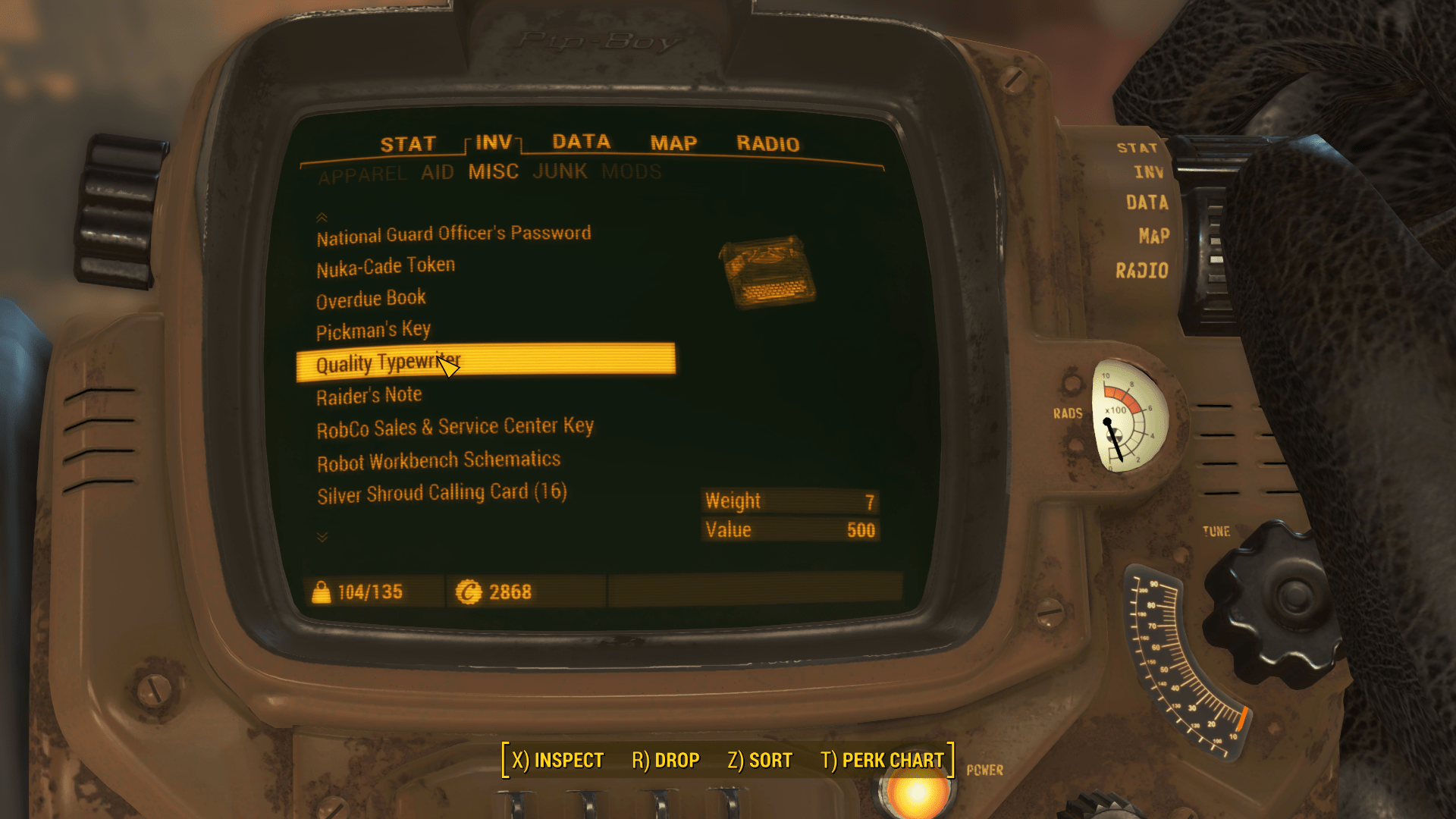Switch to the APPAREL category
The width and height of the screenshot is (1456, 819).
362,175
